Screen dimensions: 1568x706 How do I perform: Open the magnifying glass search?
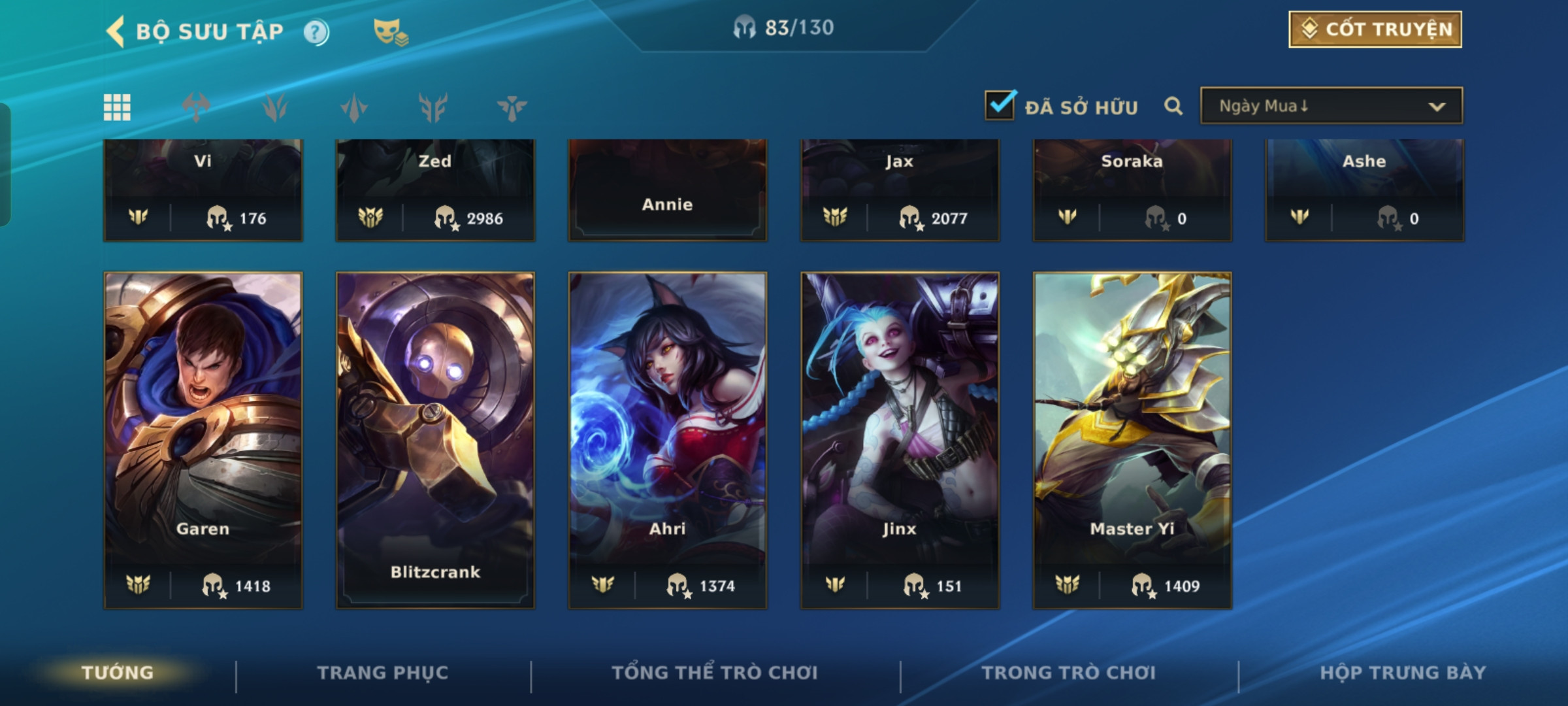tap(1173, 106)
